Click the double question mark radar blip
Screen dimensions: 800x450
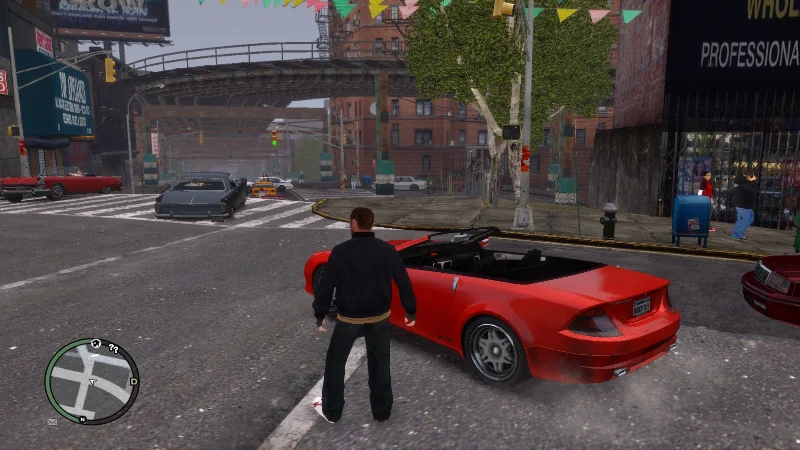[x=113, y=349]
